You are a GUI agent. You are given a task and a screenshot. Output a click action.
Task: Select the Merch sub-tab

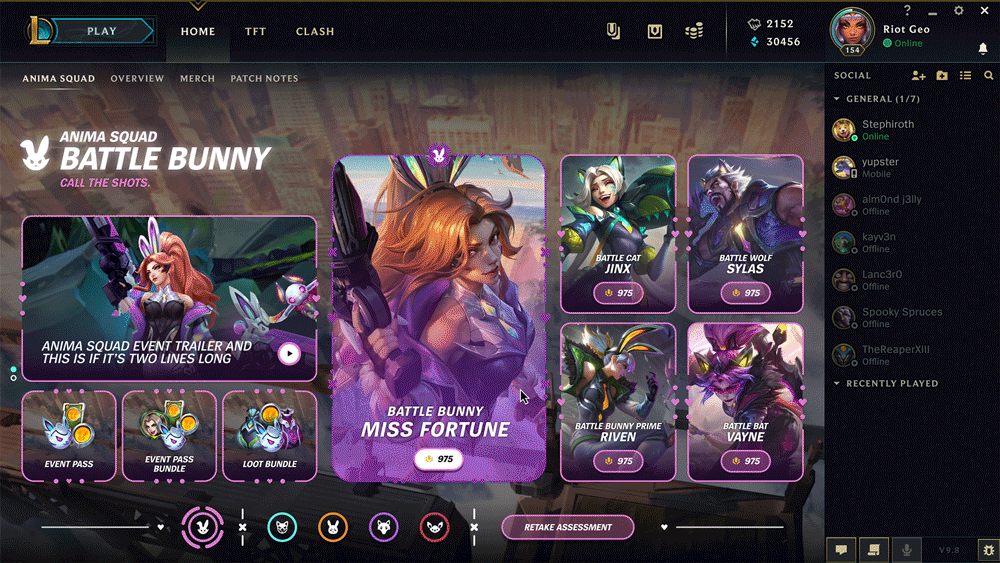click(x=197, y=79)
